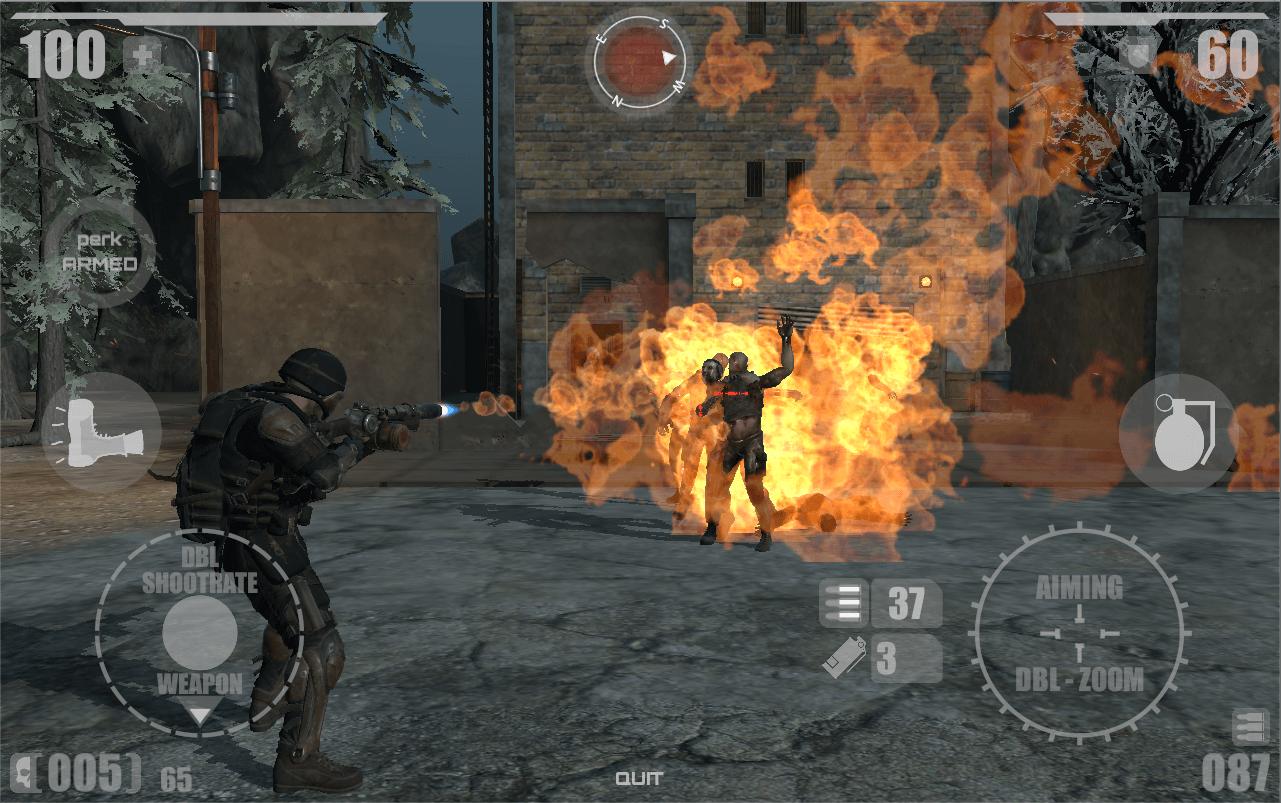The height and width of the screenshot is (803, 1281).
Task: Click the shootrate weapon fire control
Action: pos(200,633)
